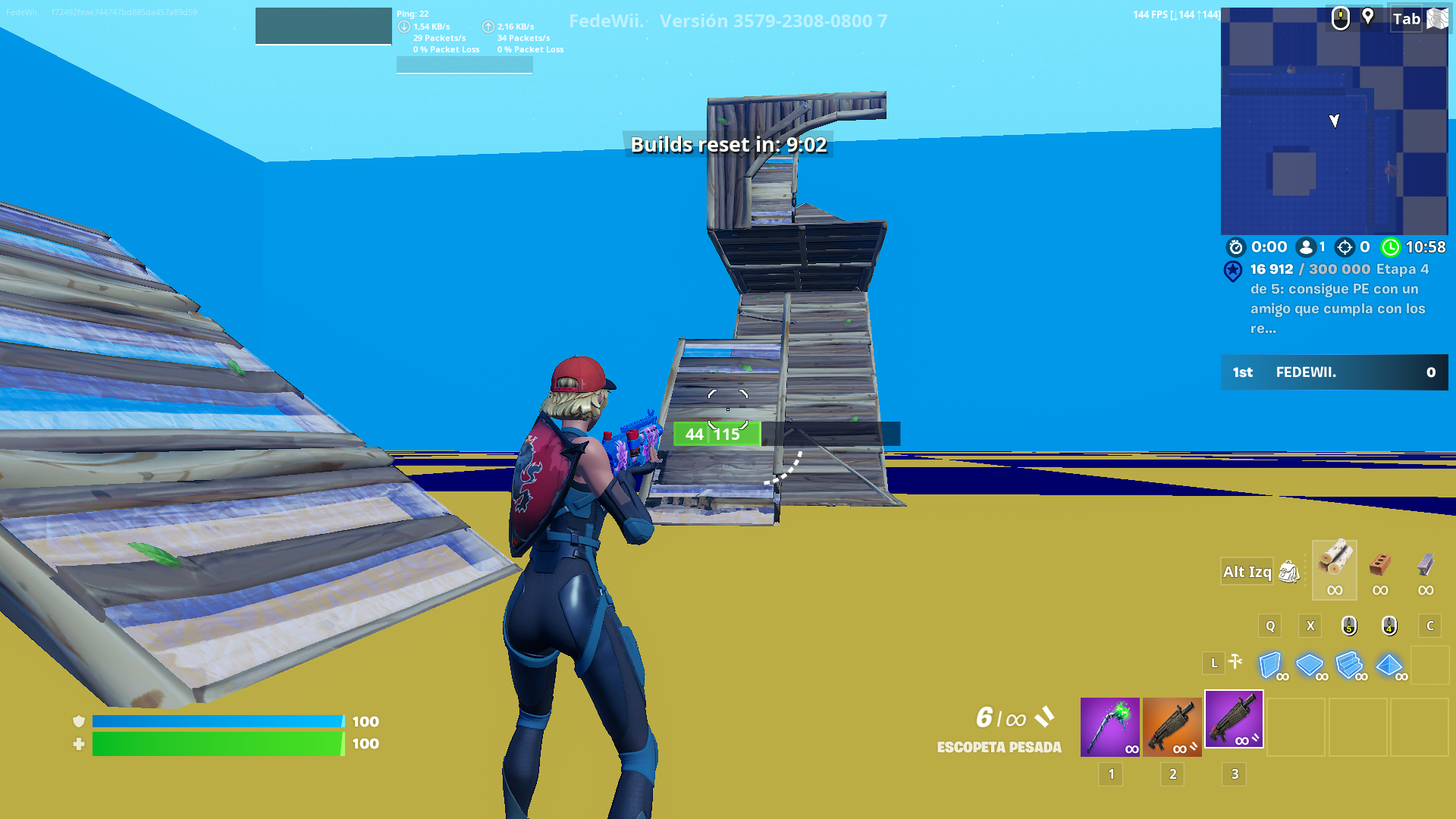The image size is (1456, 819).
Task: Select the wall build piece icon
Action: (1271, 666)
